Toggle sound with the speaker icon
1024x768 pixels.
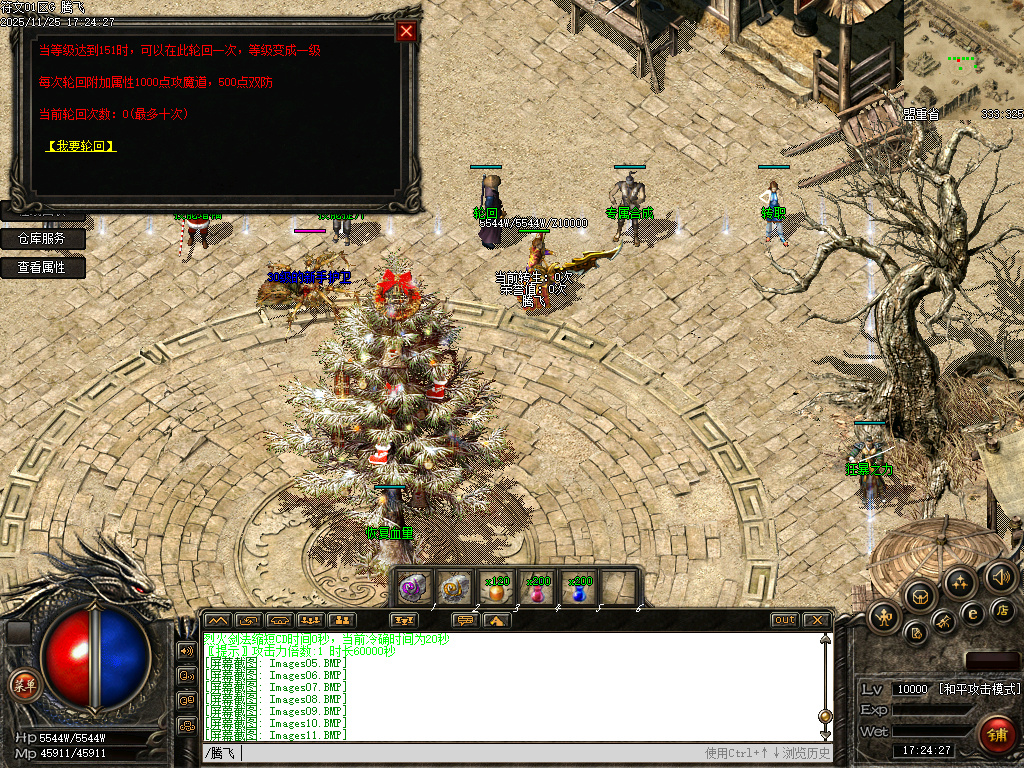999,576
